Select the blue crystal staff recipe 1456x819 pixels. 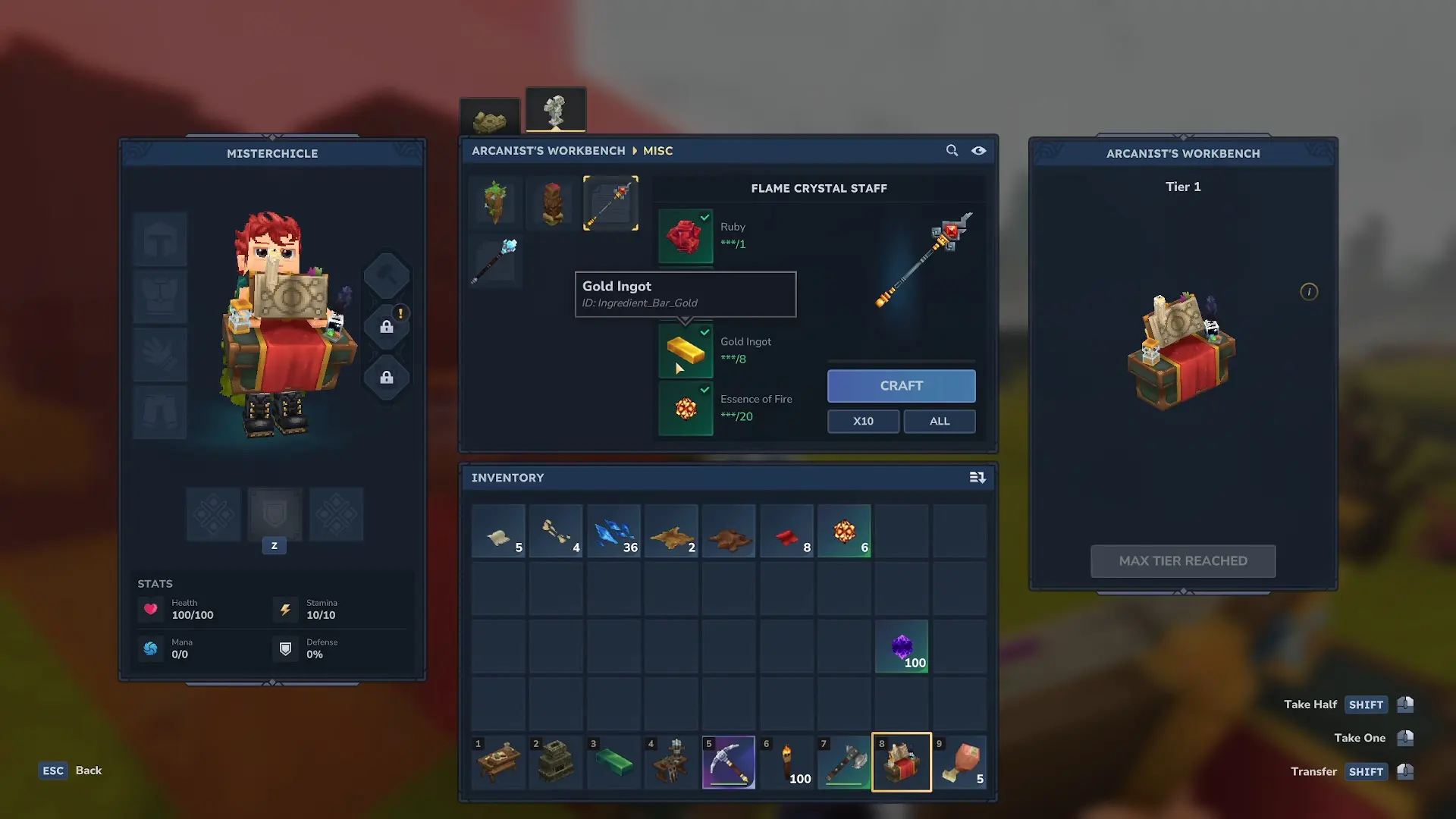click(x=496, y=260)
